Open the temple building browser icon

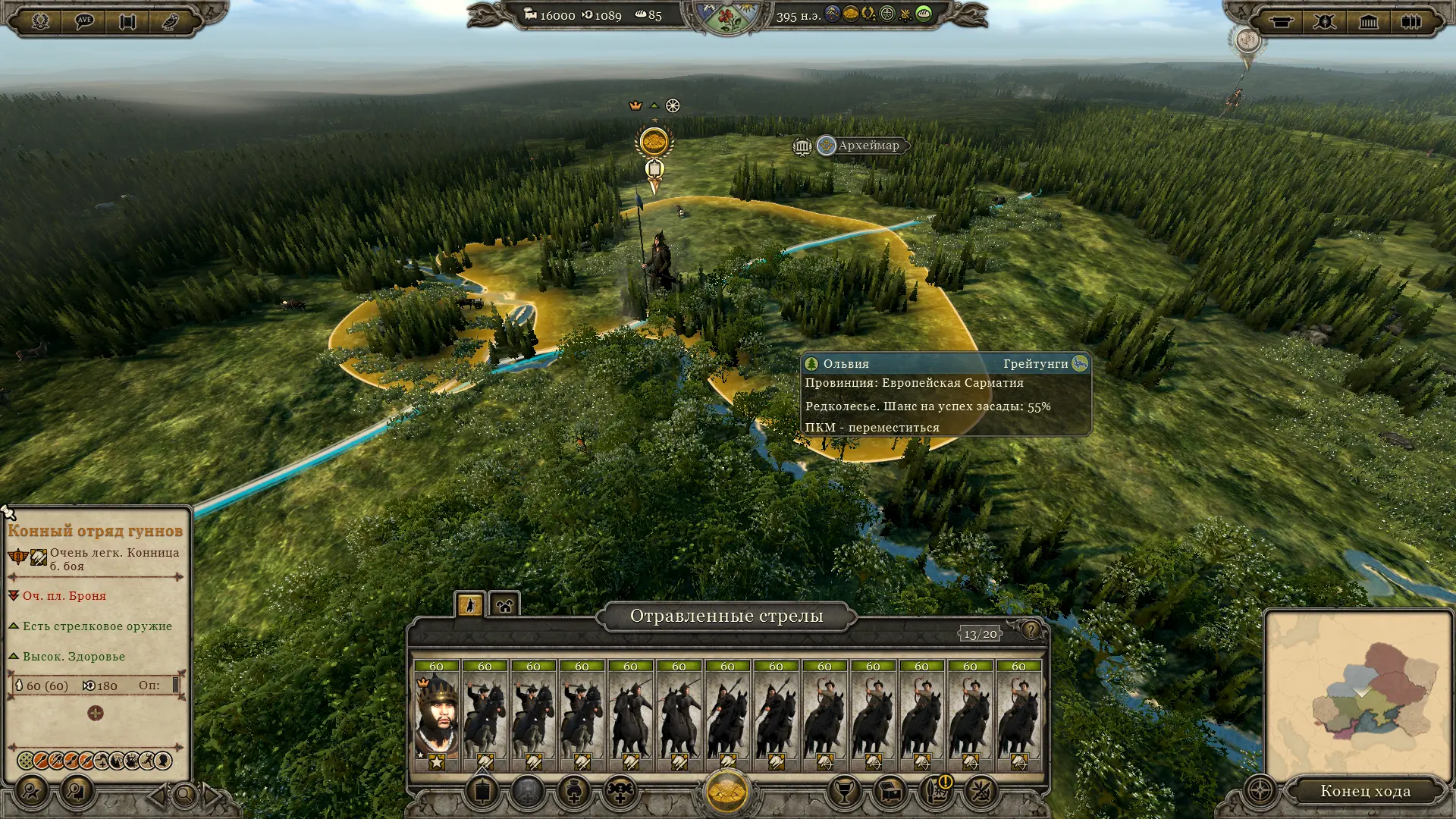click(x=1368, y=21)
